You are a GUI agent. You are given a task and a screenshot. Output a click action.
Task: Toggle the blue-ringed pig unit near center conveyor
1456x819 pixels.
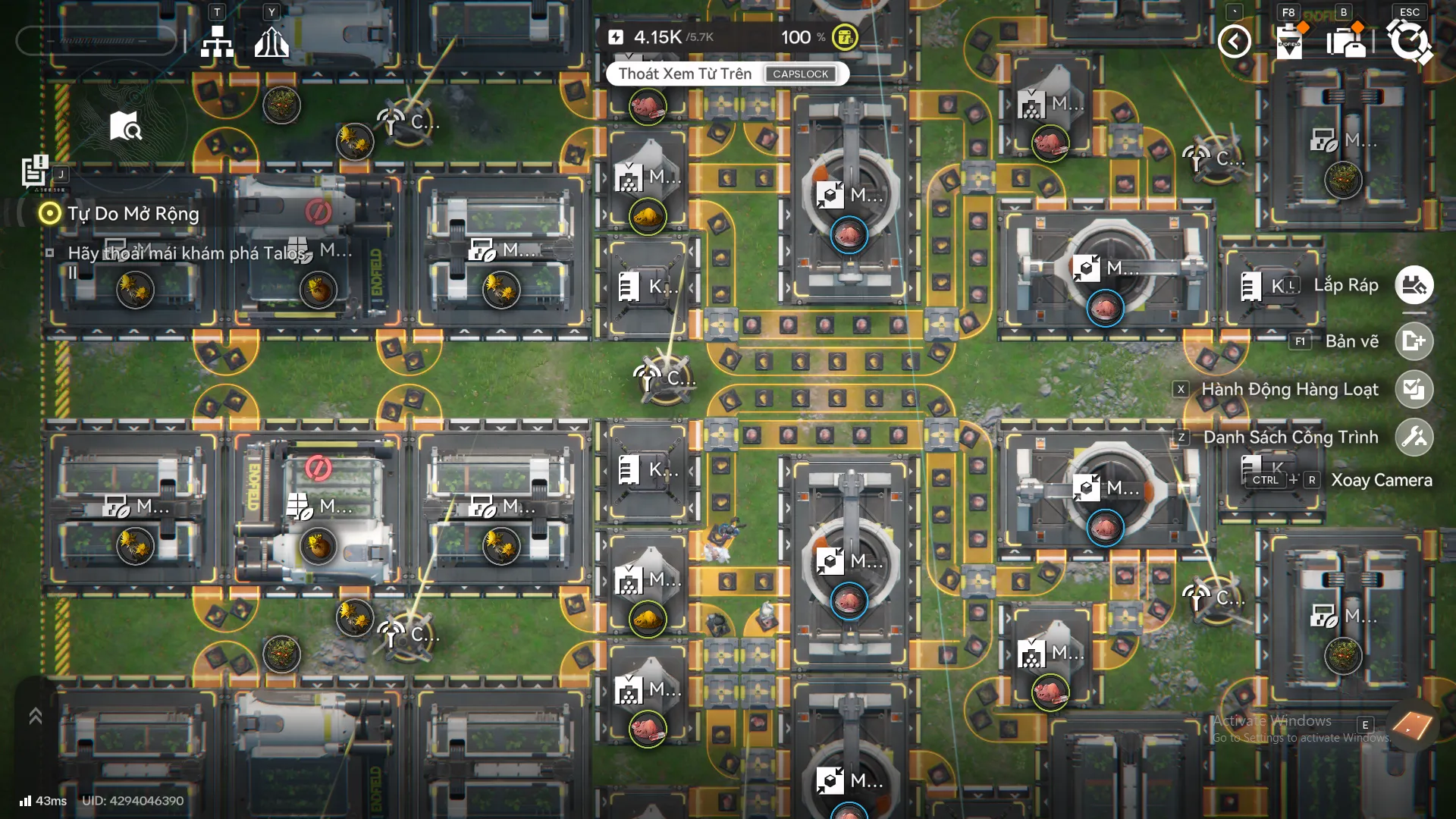coord(849,236)
